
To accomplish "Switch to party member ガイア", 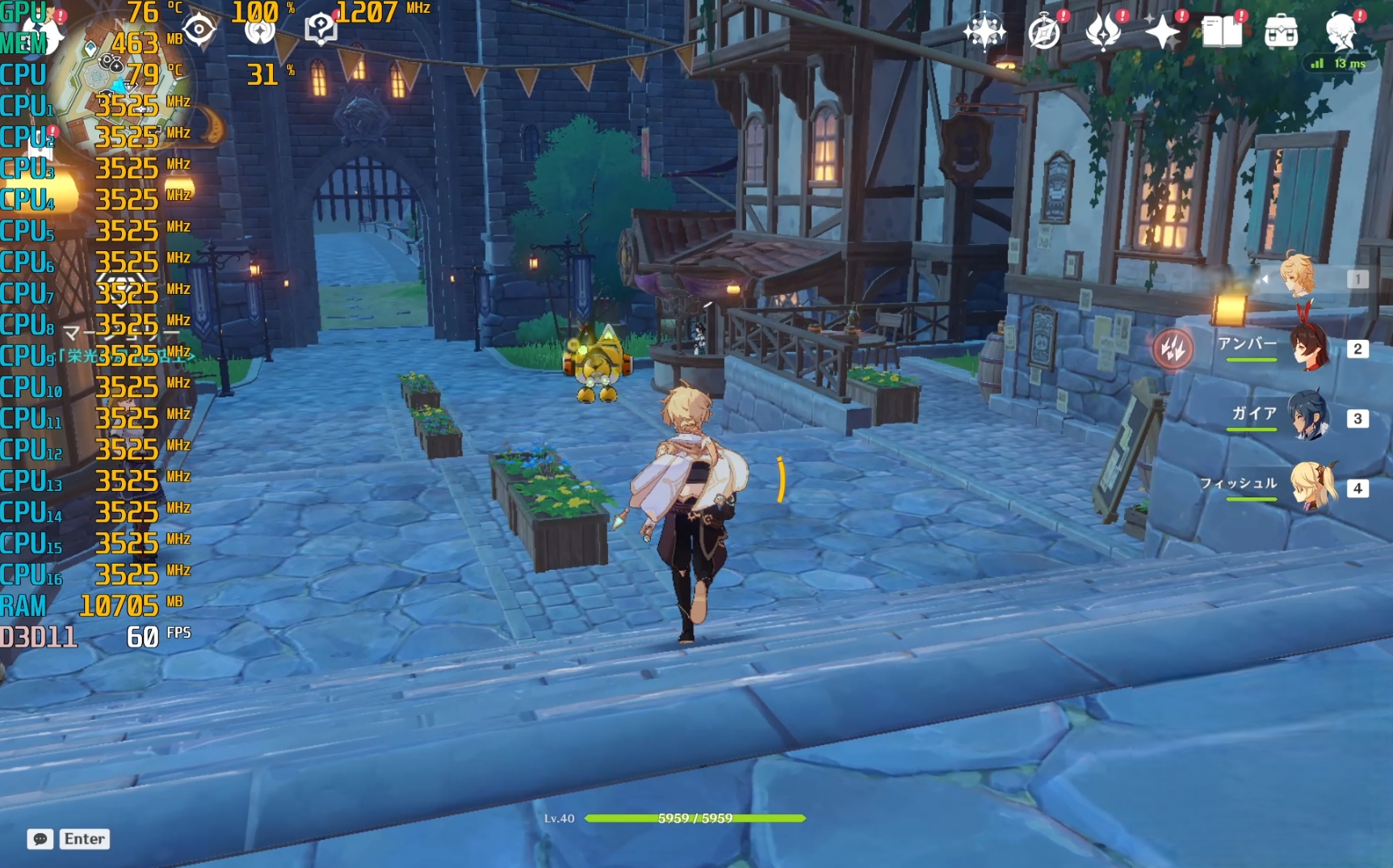I will (x=1308, y=417).
